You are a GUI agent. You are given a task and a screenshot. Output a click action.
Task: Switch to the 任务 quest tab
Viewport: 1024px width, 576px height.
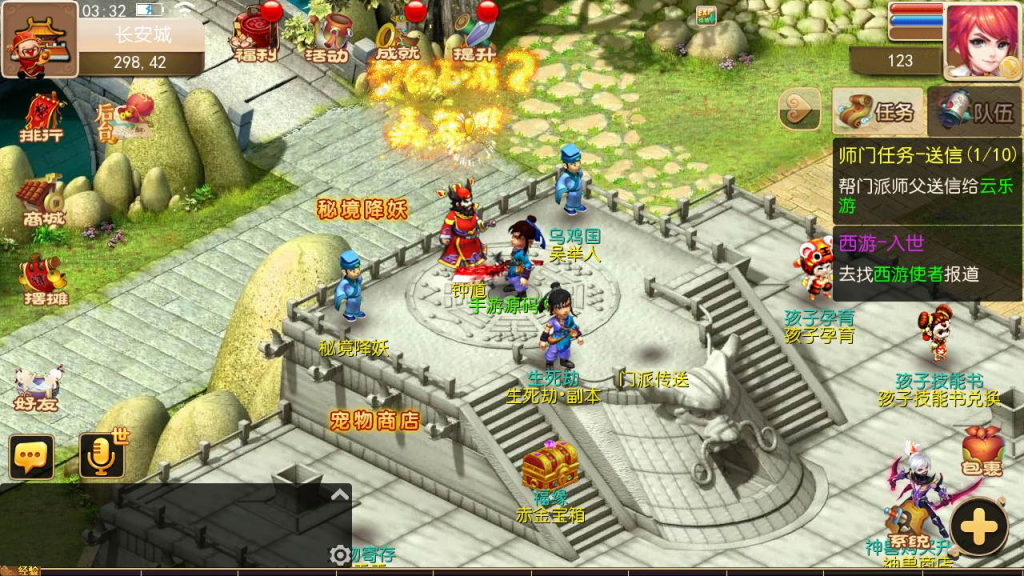[x=876, y=111]
